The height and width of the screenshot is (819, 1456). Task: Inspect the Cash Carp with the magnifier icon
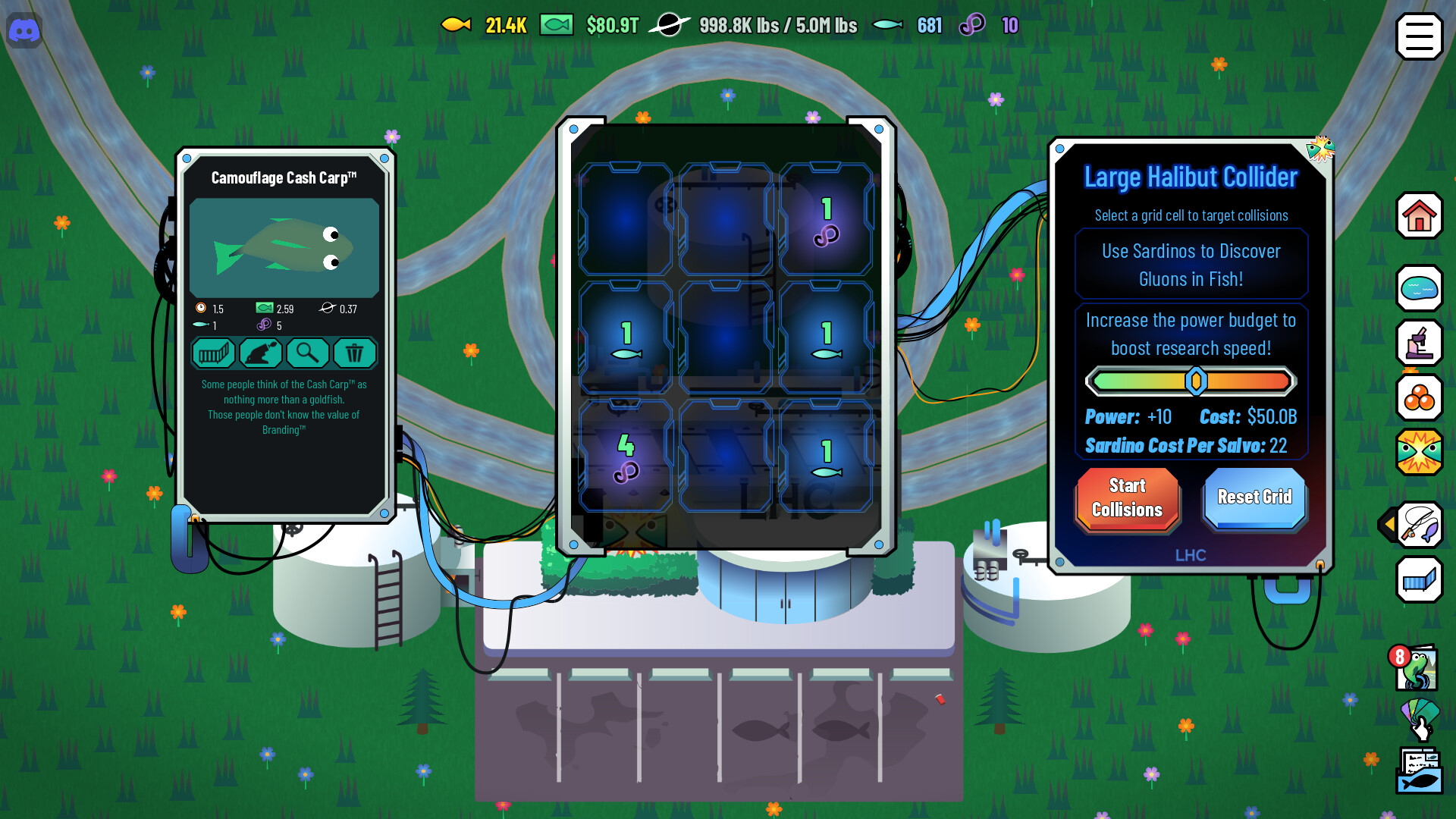pyautogui.click(x=308, y=353)
